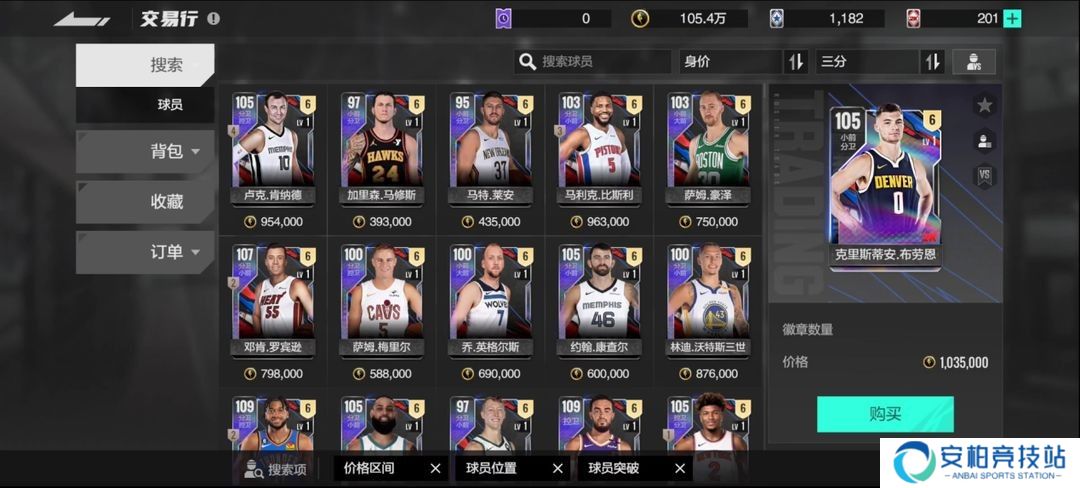
Task: Remove the 价格区间 filter
Action: [435, 468]
